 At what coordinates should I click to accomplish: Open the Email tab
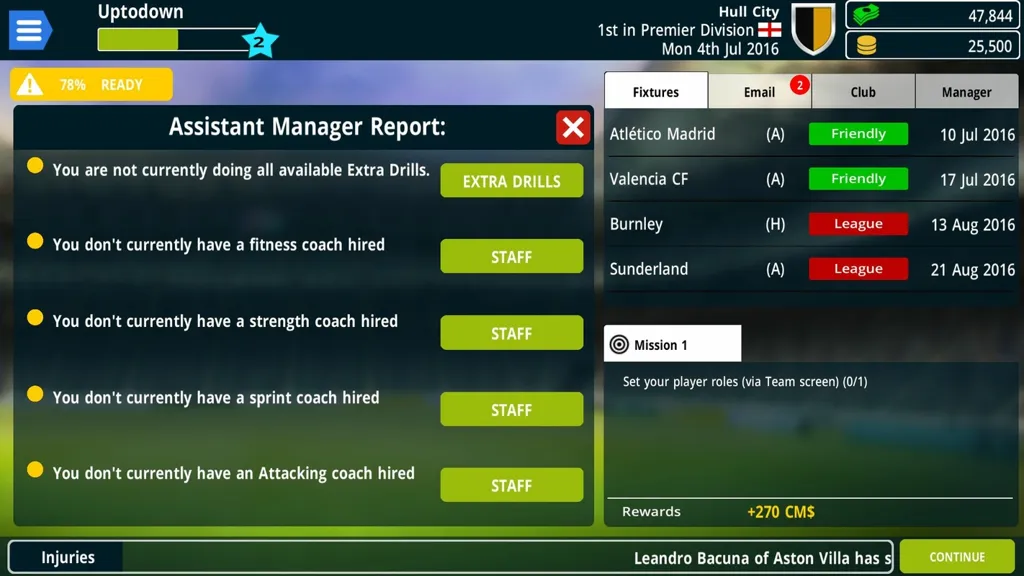coord(759,92)
